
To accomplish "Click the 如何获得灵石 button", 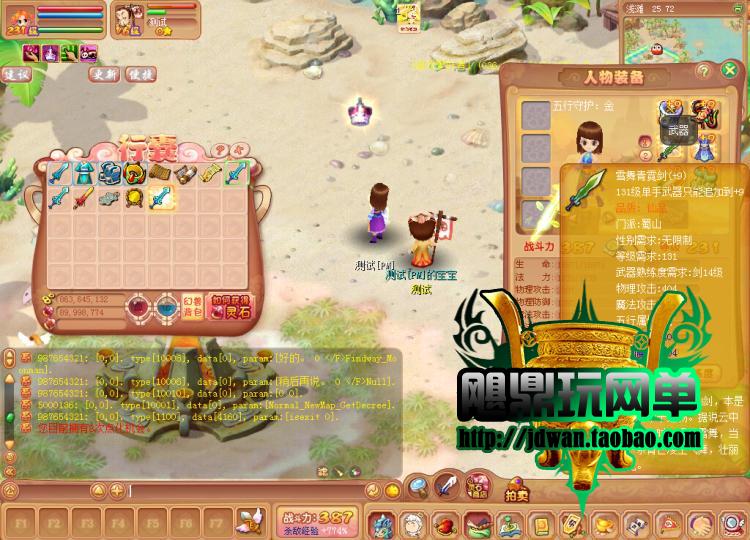I will [x=229, y=302].
